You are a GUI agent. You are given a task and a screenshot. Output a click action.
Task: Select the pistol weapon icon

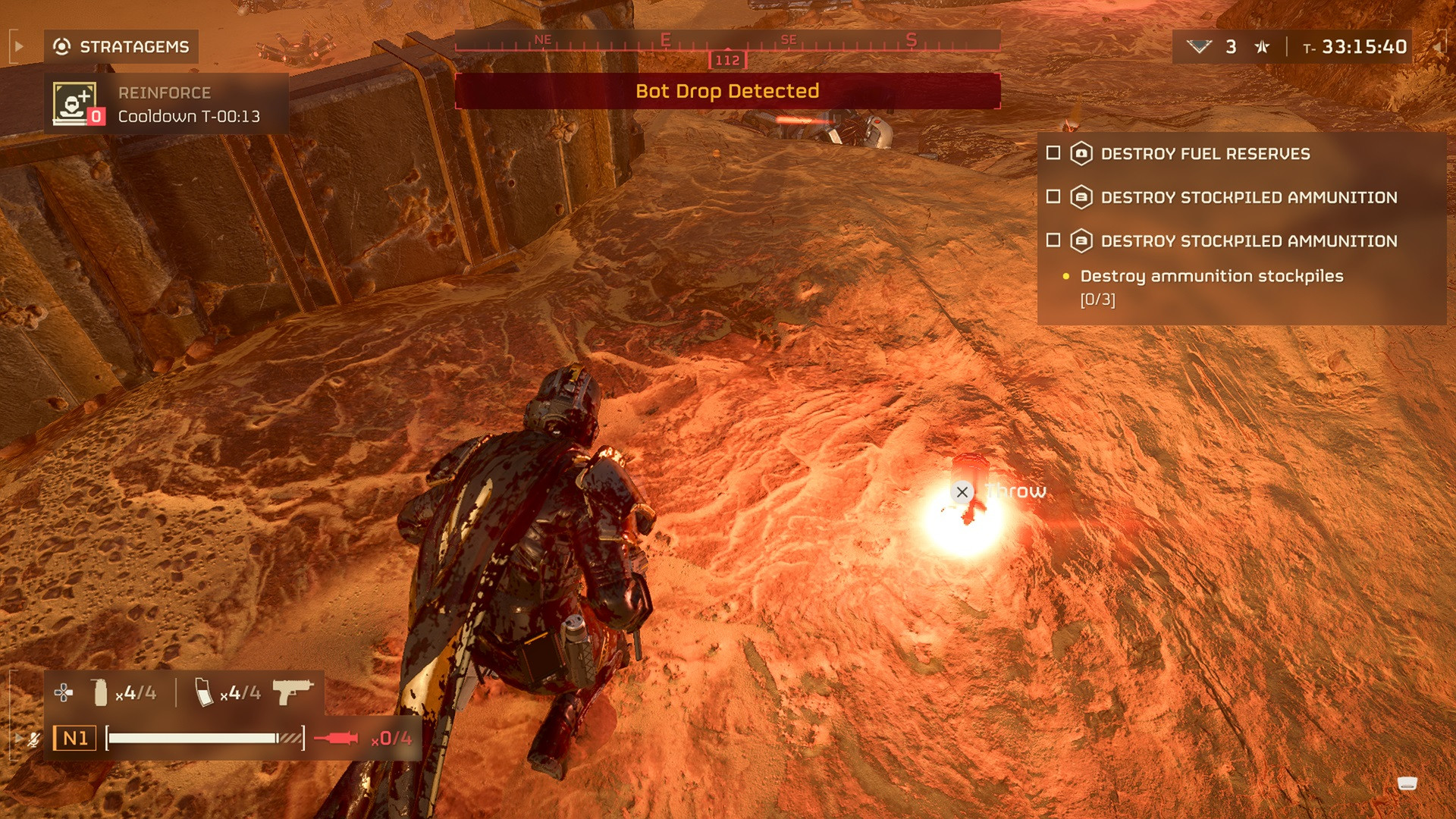[292, 692]
